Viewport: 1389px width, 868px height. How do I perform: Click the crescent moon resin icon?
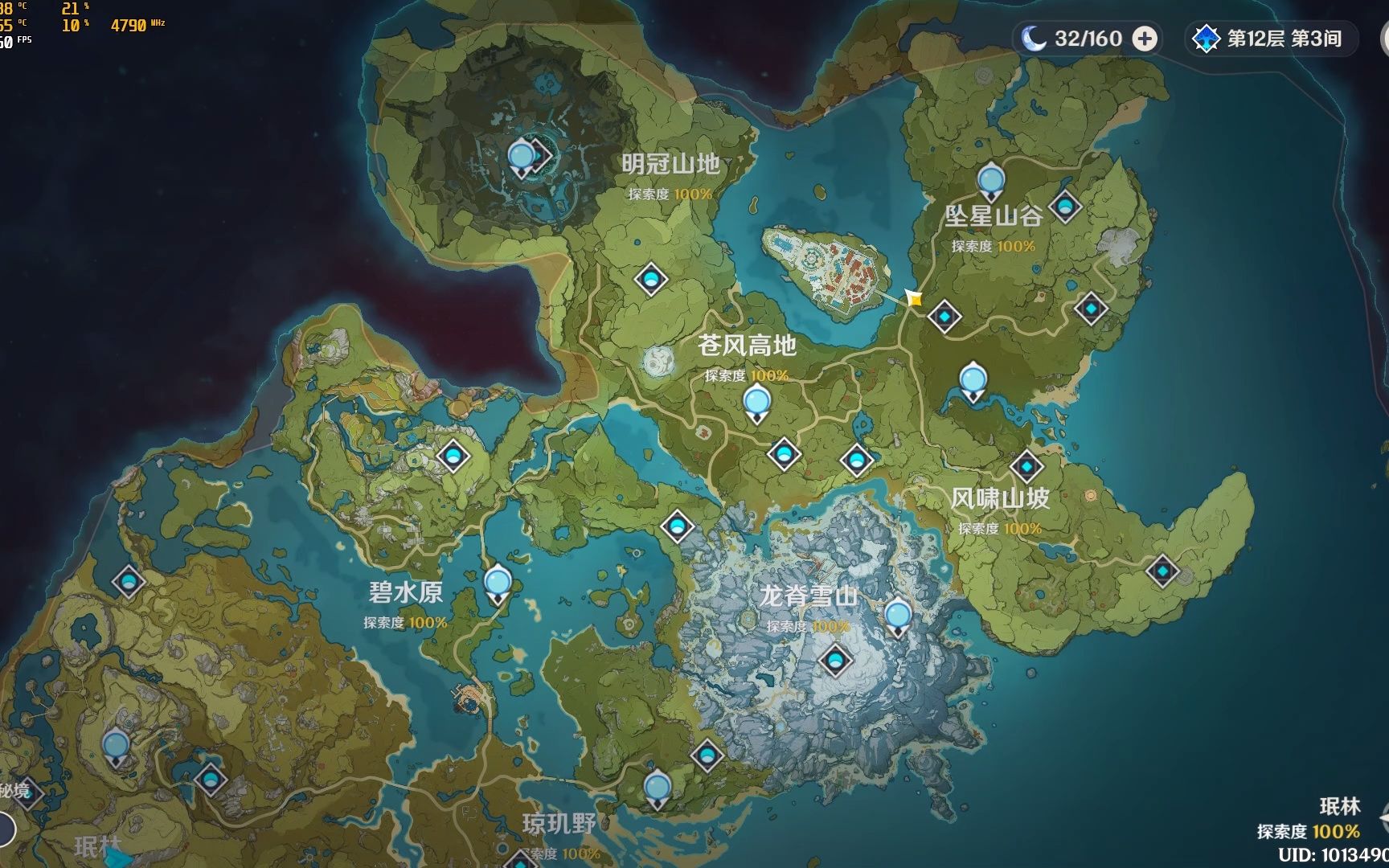[x=1037, y=36]
